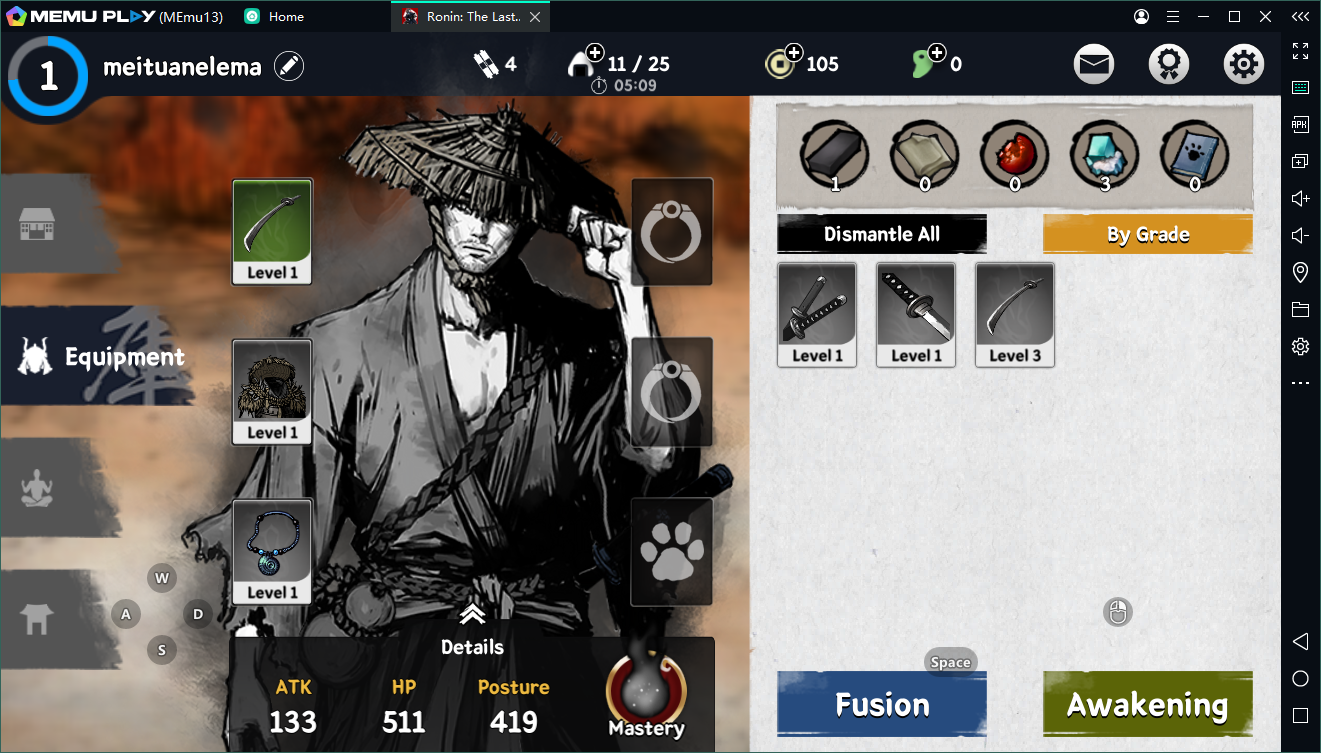Close the Ronin game tab in MEmu

click(x=535, y=17)
